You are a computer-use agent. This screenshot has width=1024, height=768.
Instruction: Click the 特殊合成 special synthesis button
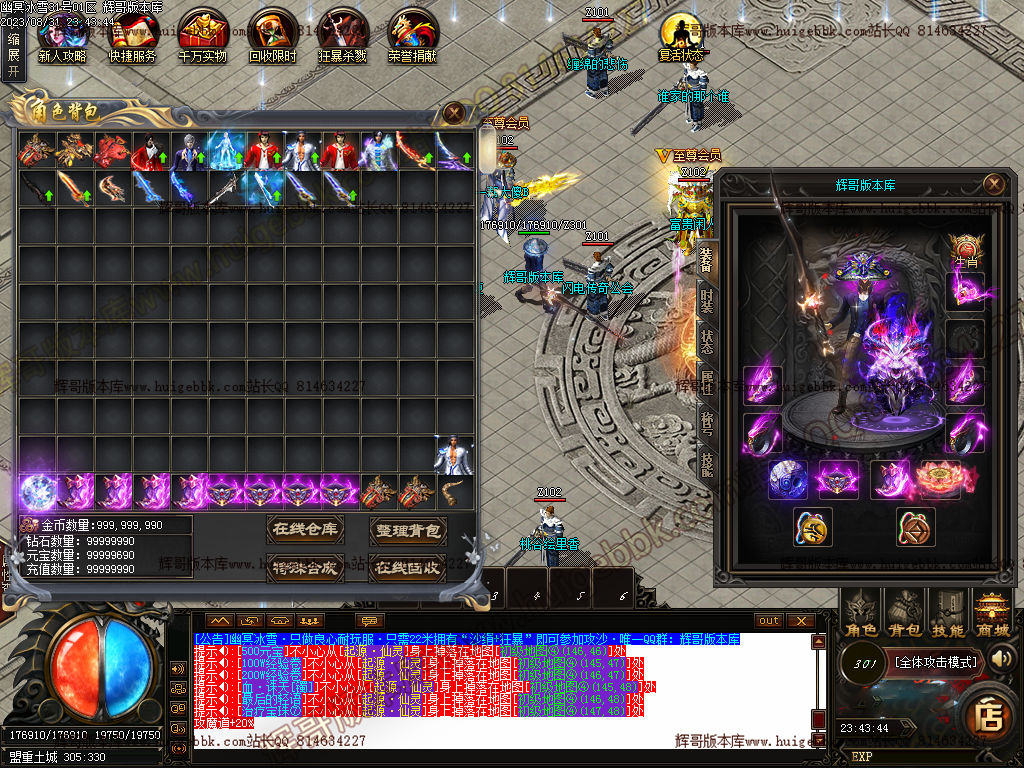305,568
